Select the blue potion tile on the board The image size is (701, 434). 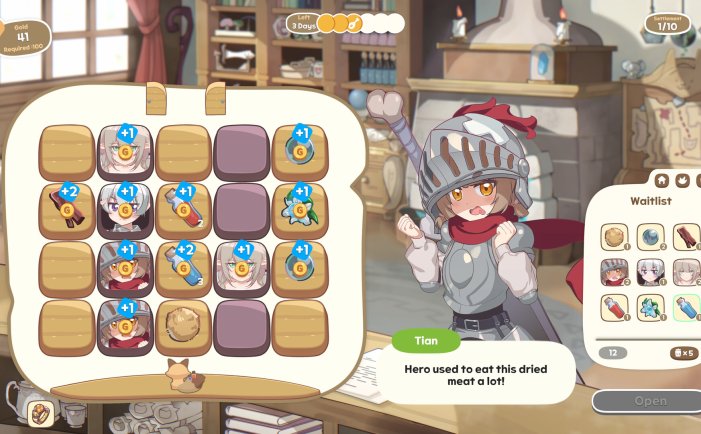[x=183, y=266]
